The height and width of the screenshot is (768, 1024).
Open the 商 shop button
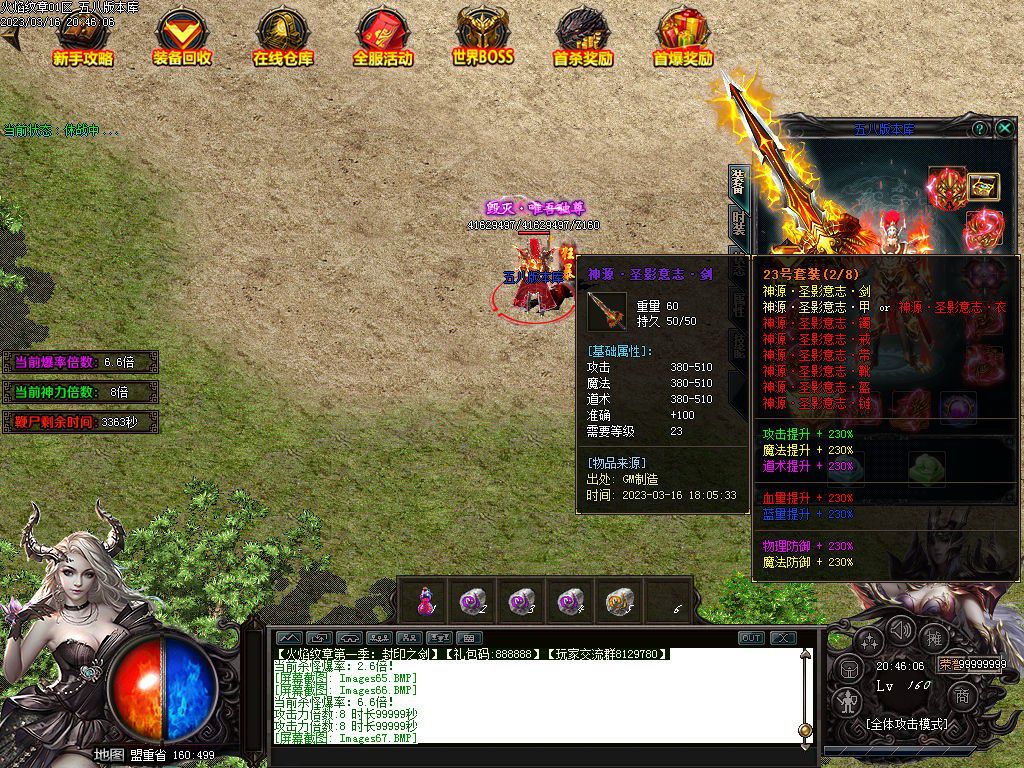click(x=962, y=696)
